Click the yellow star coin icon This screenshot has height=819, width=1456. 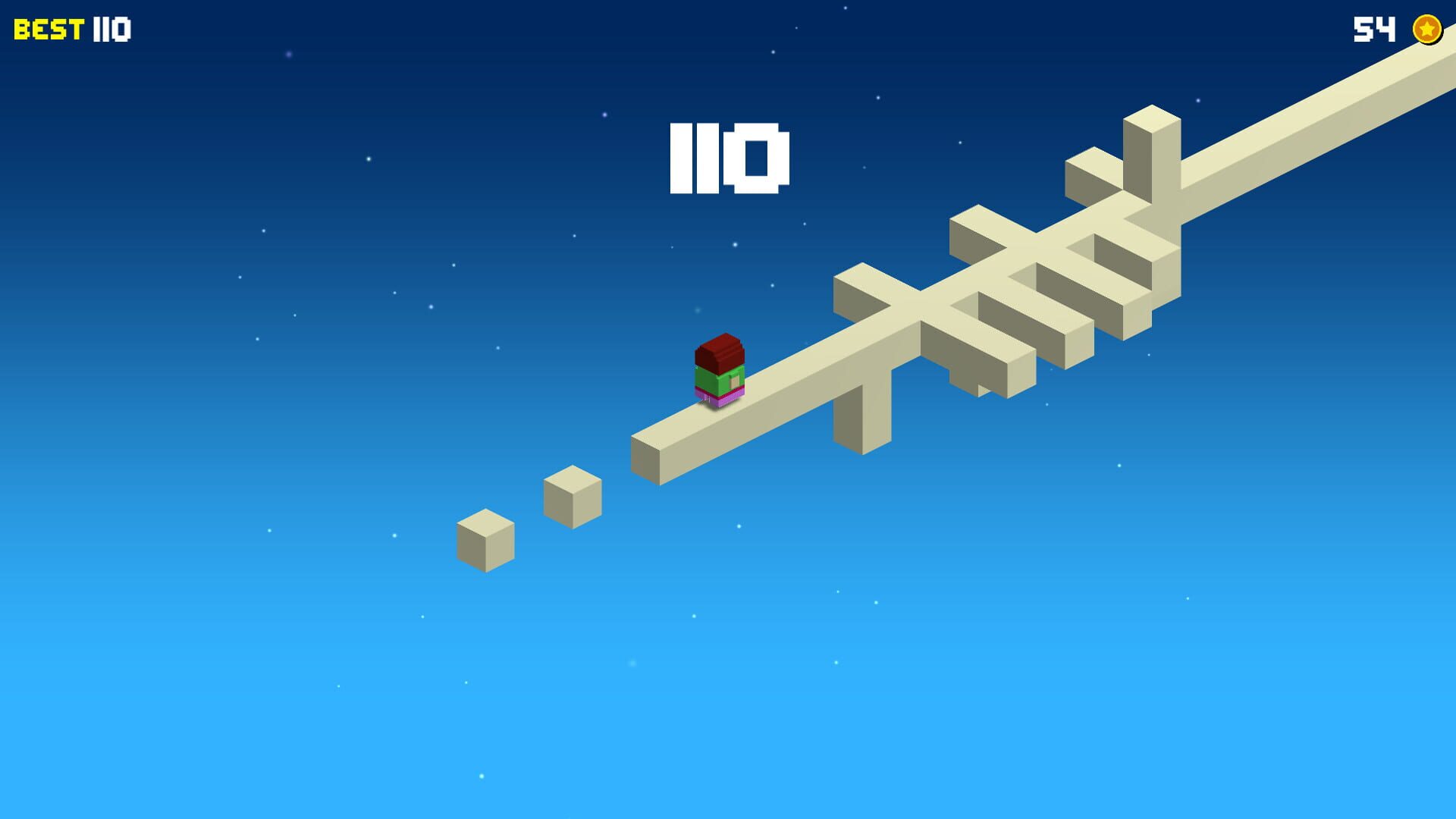[1427, 30]
